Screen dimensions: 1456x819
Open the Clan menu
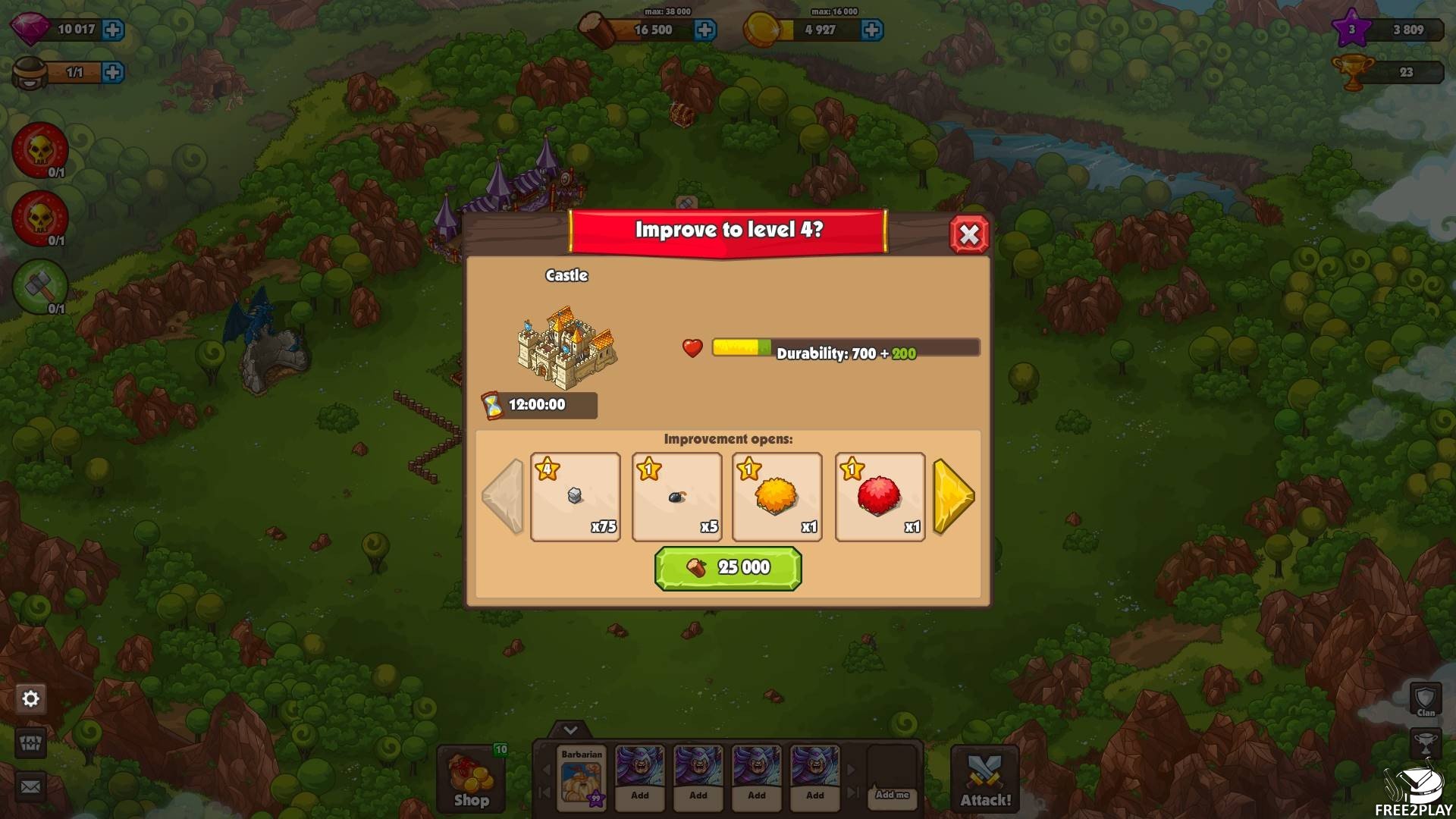point(1426,699)
